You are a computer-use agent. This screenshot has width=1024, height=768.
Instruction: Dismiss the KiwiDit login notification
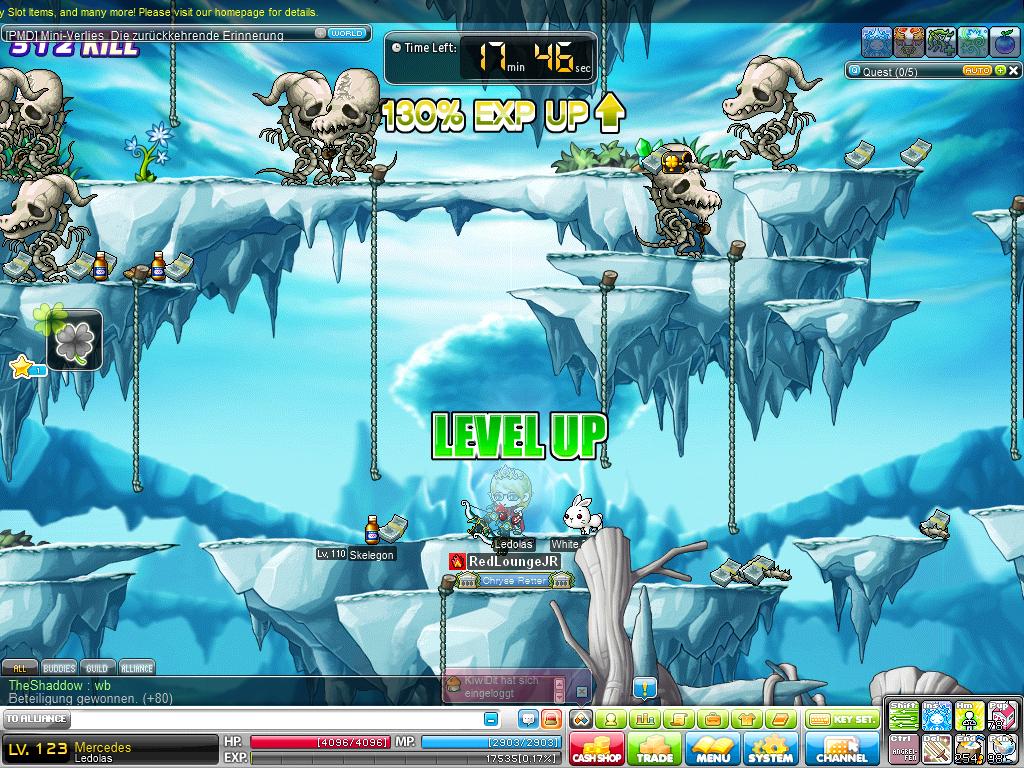click(582, 690)
